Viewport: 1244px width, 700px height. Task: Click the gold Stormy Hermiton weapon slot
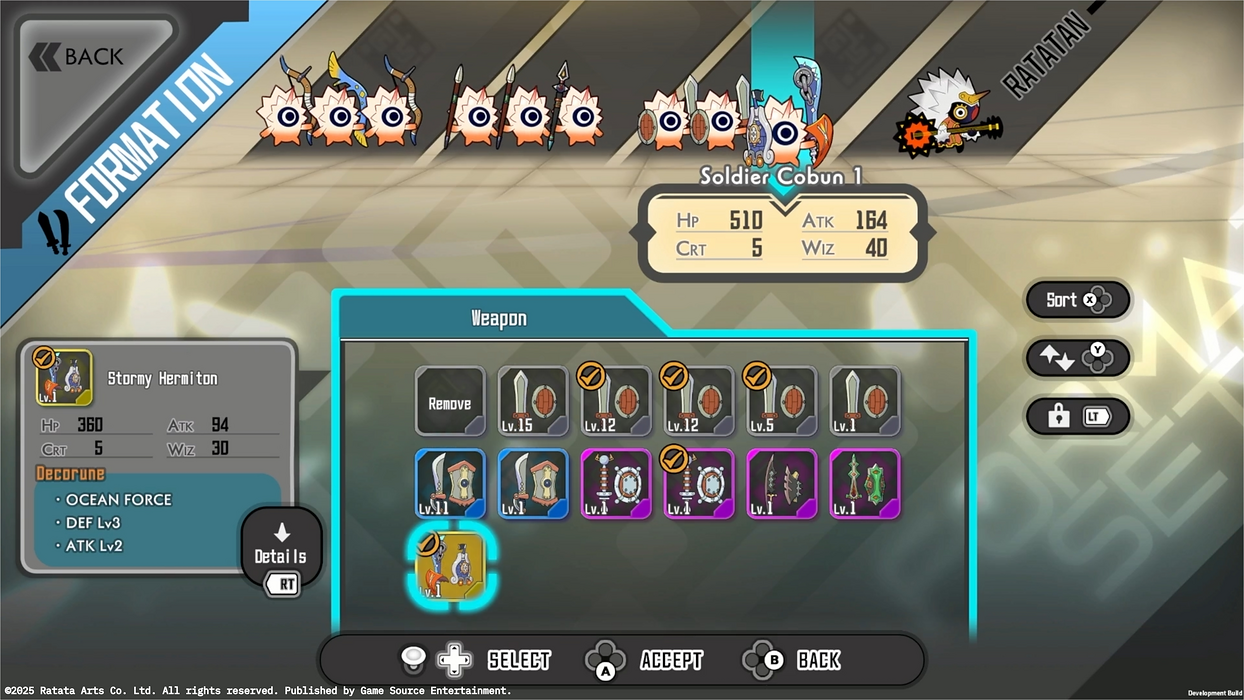coord(450,566)
